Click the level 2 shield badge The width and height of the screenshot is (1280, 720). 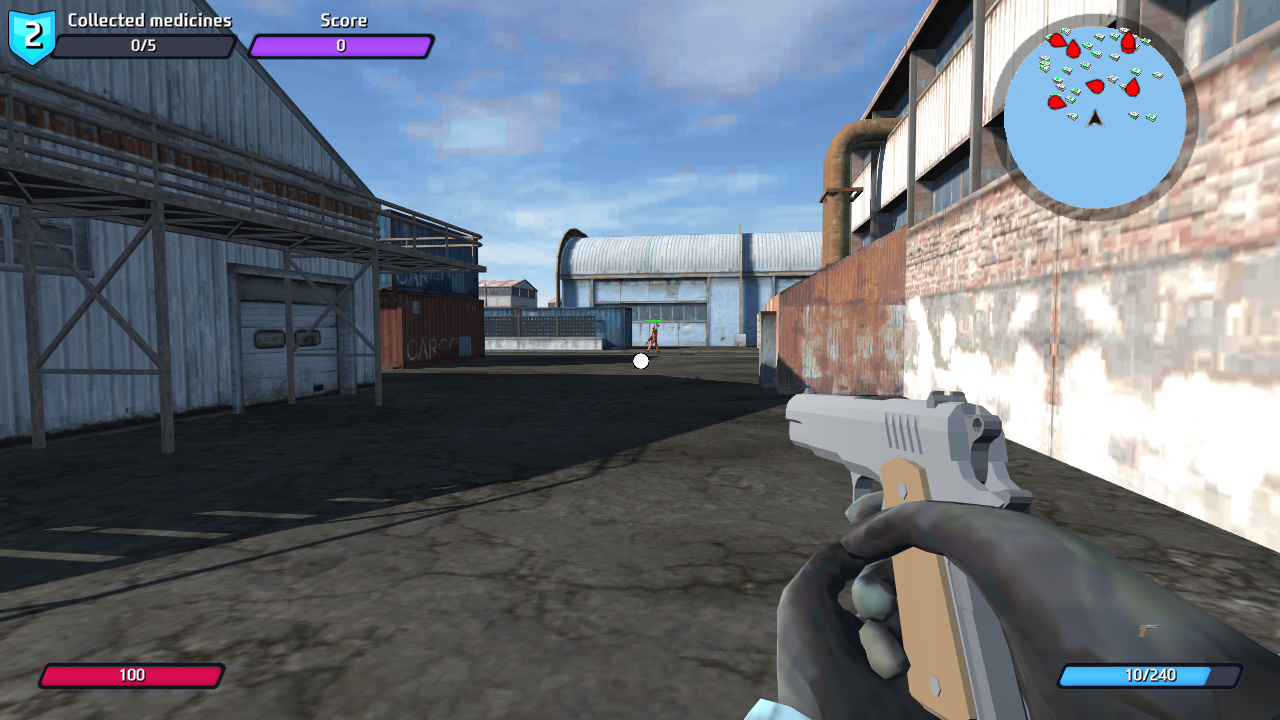tap(30, 34)
